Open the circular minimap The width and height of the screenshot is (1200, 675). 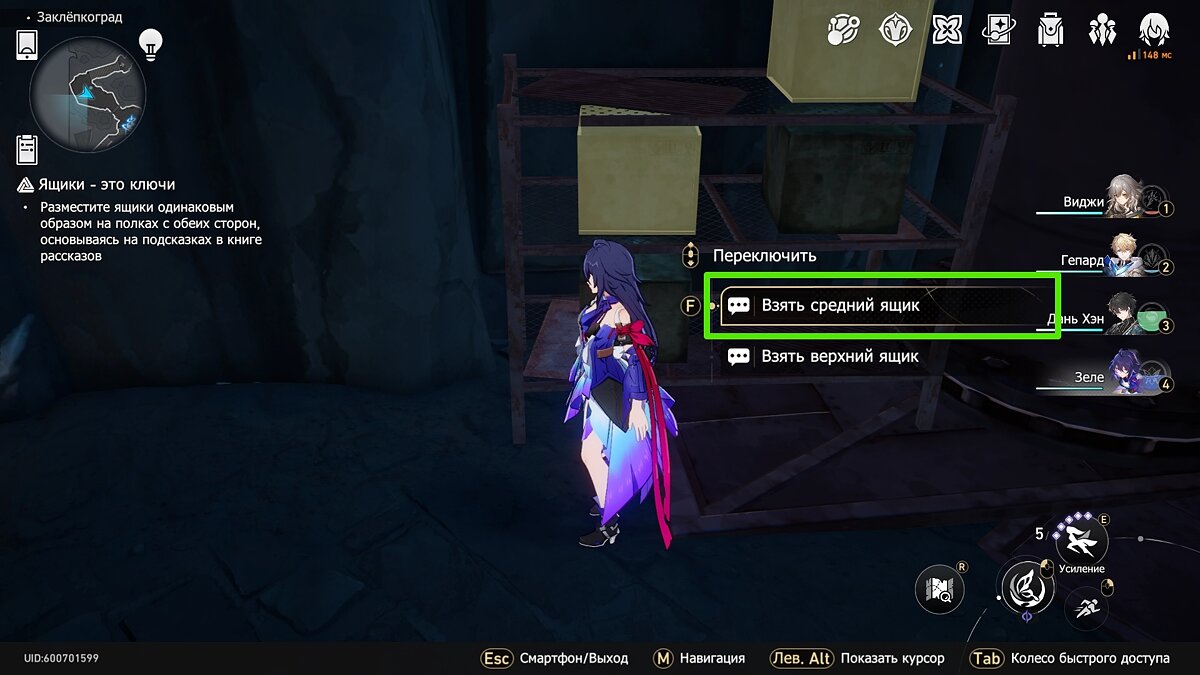coord(88,95)
